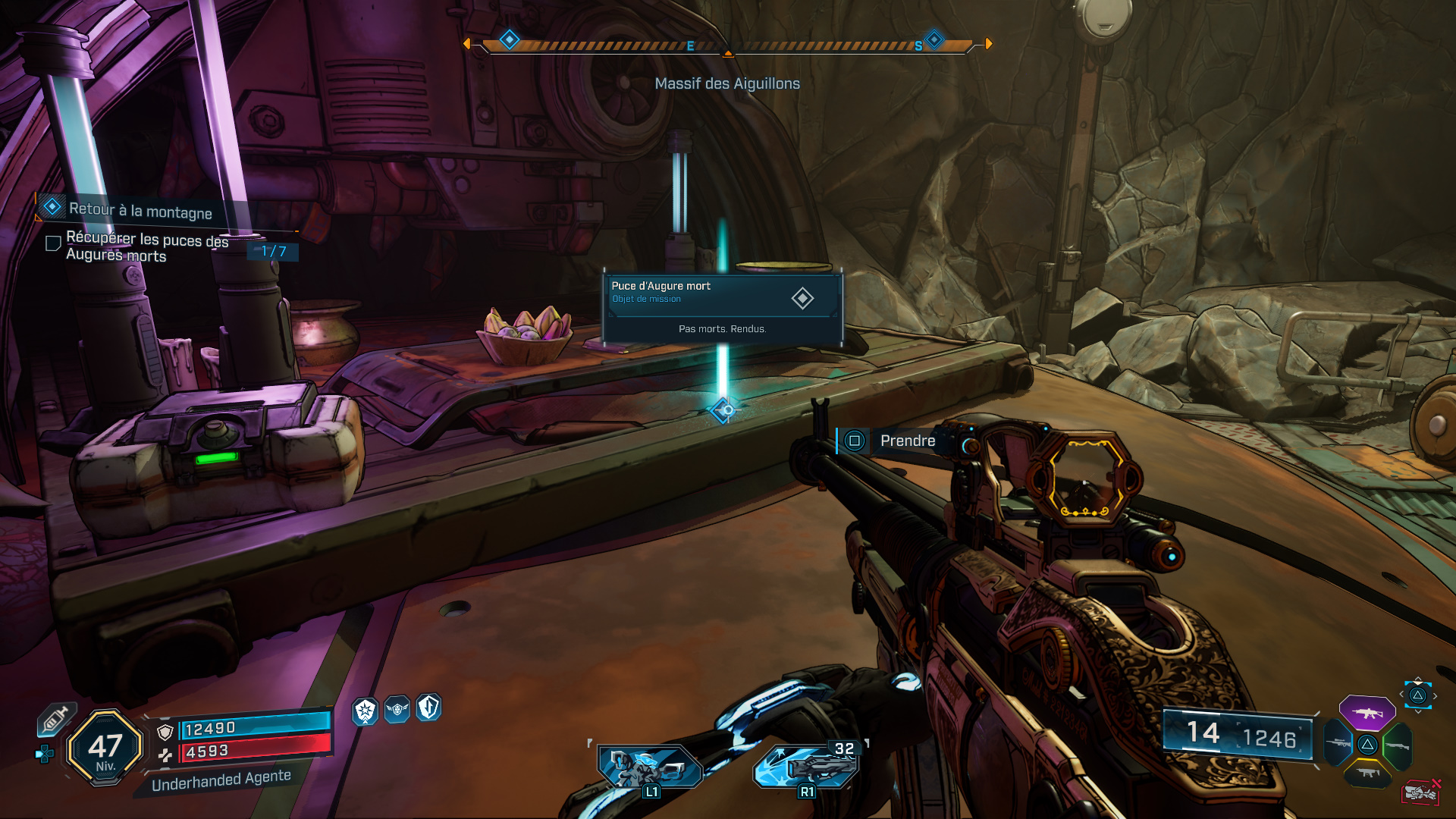
Task: Click the red vehicle unavailable icon
Action: tap(1420, 792)
